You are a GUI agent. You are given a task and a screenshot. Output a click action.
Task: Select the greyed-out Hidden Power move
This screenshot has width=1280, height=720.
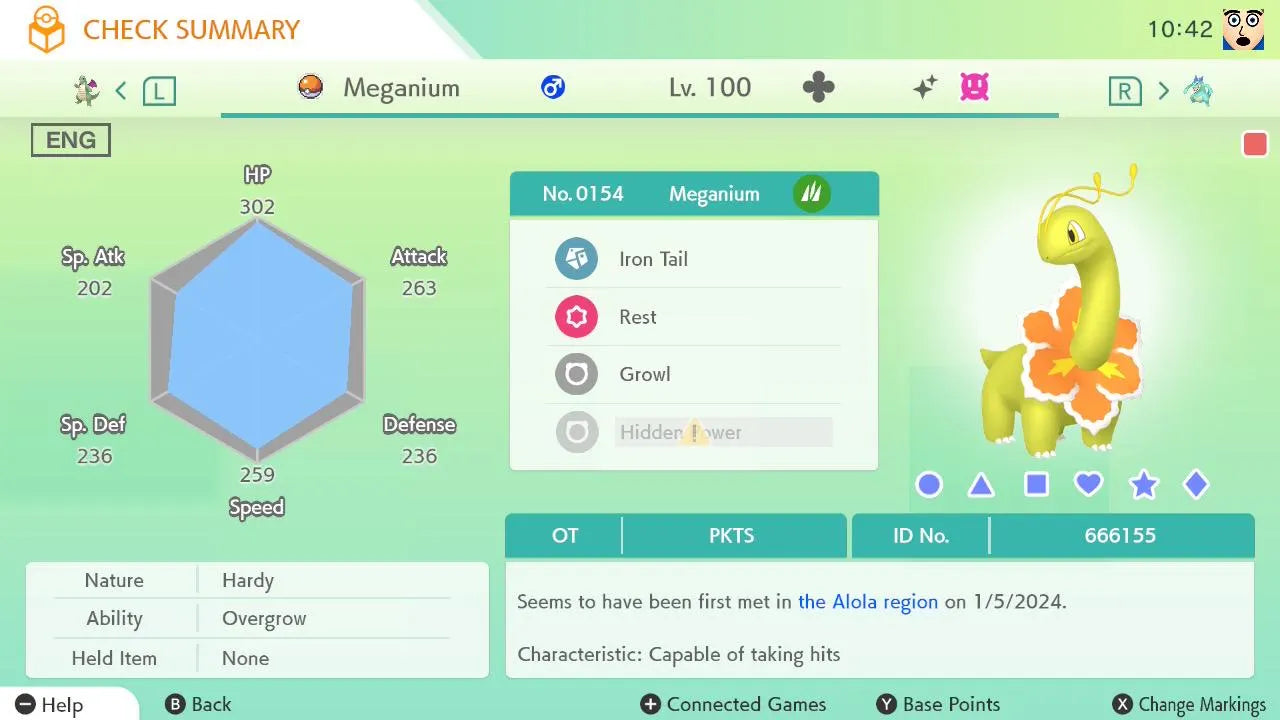[x=692, y=432]
